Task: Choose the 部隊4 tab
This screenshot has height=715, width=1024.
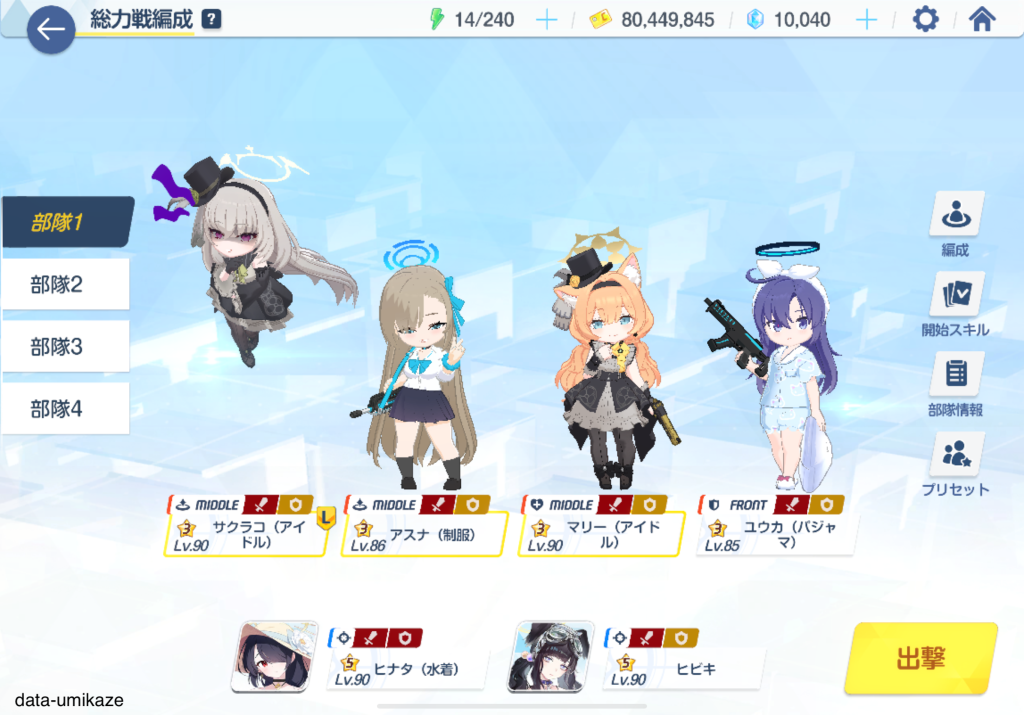Action: coord(67,409)
